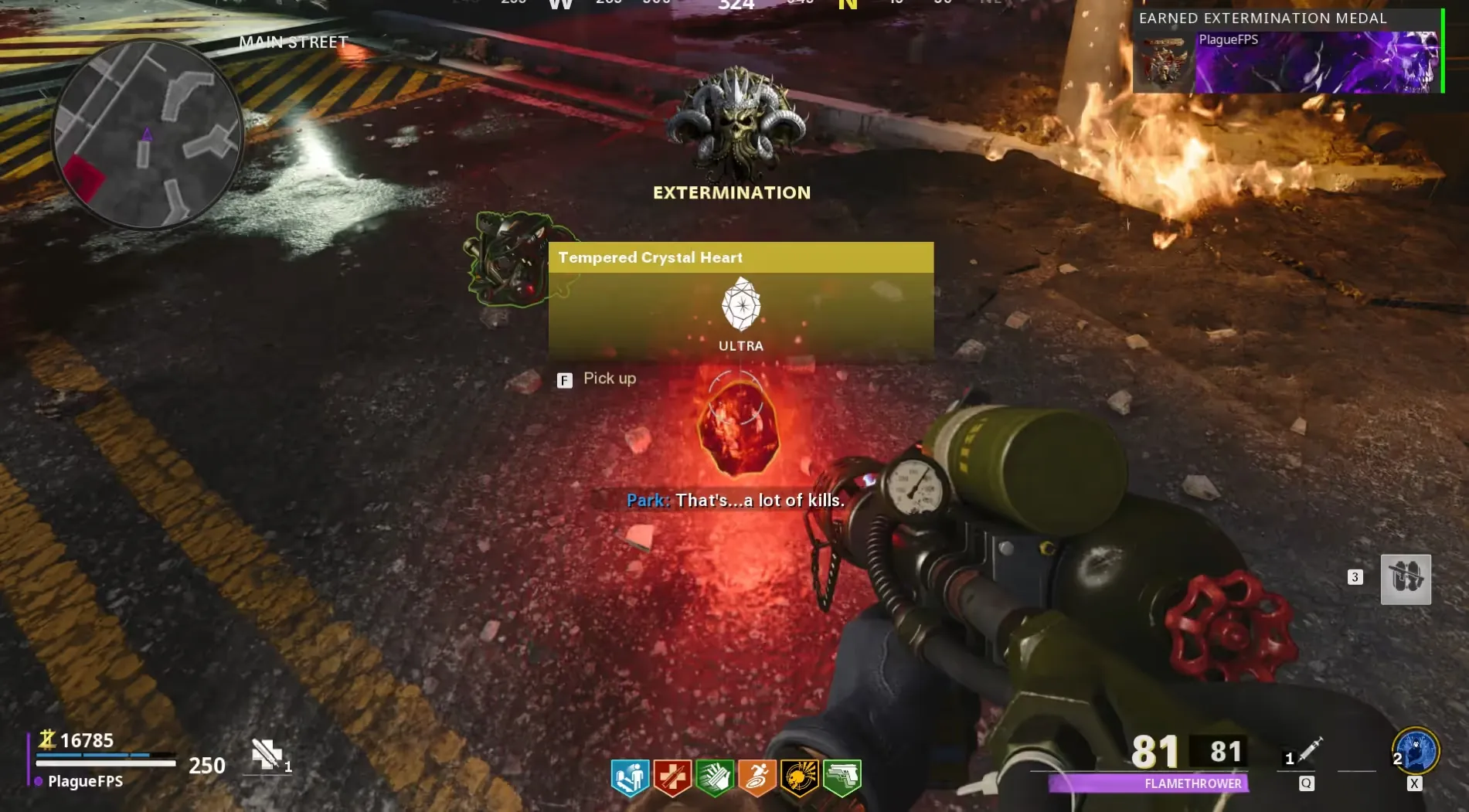Use the stim shot syringe slot
The height and width of the screenshot is (812, 1469).
pyautogui.click(x=1310, y=750)
